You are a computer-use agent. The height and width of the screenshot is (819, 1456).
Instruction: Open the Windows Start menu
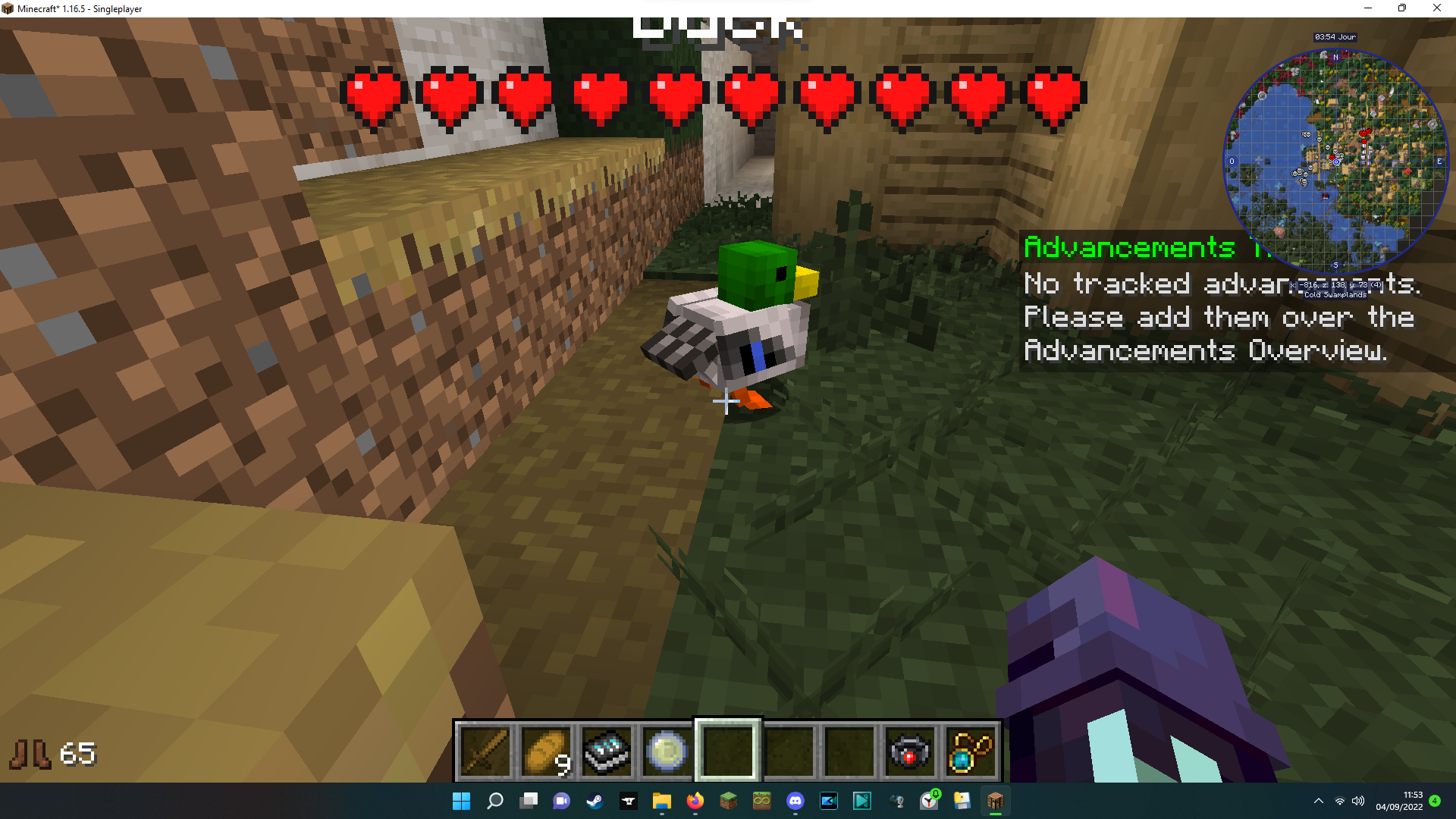click(x=461, y=801)
